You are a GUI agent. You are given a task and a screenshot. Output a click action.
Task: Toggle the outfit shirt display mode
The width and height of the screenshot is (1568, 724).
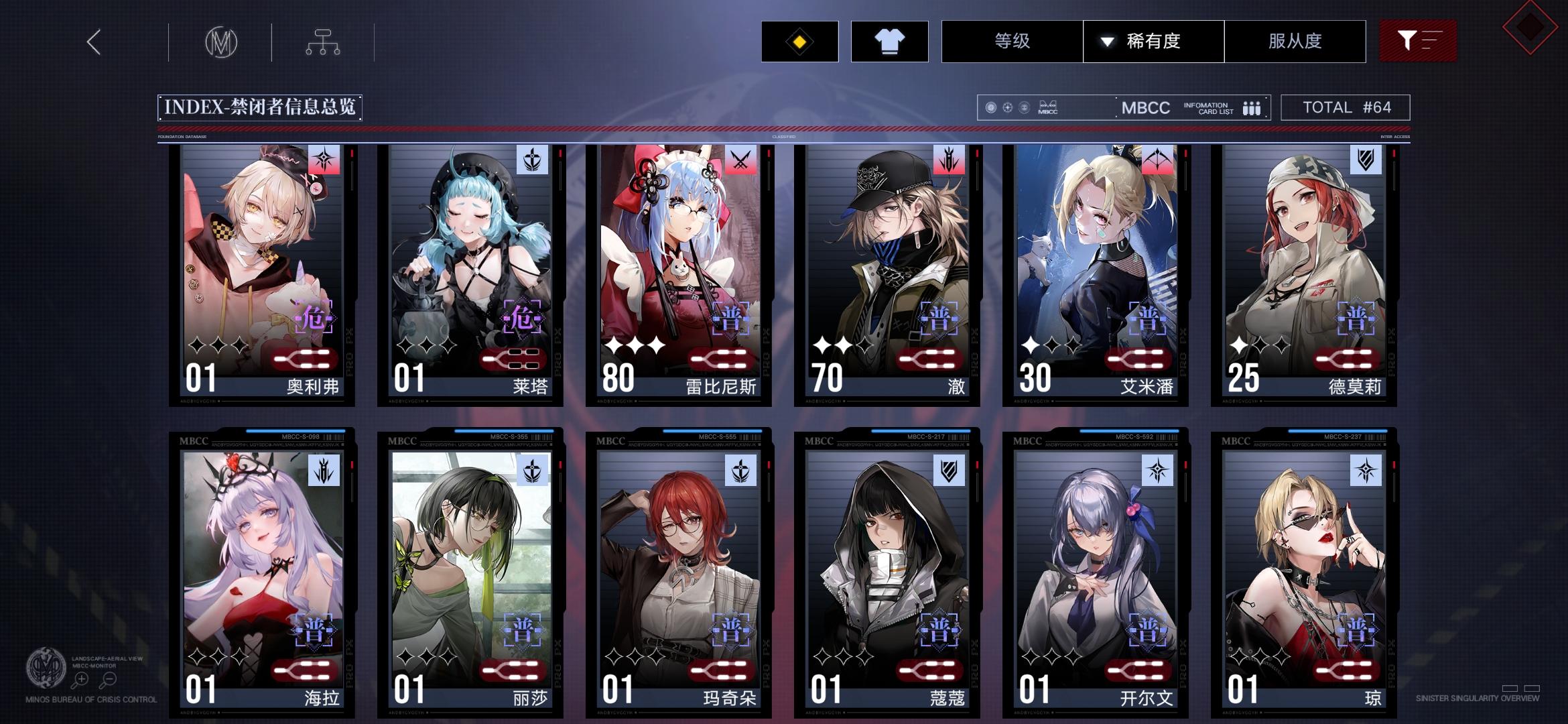890,41
